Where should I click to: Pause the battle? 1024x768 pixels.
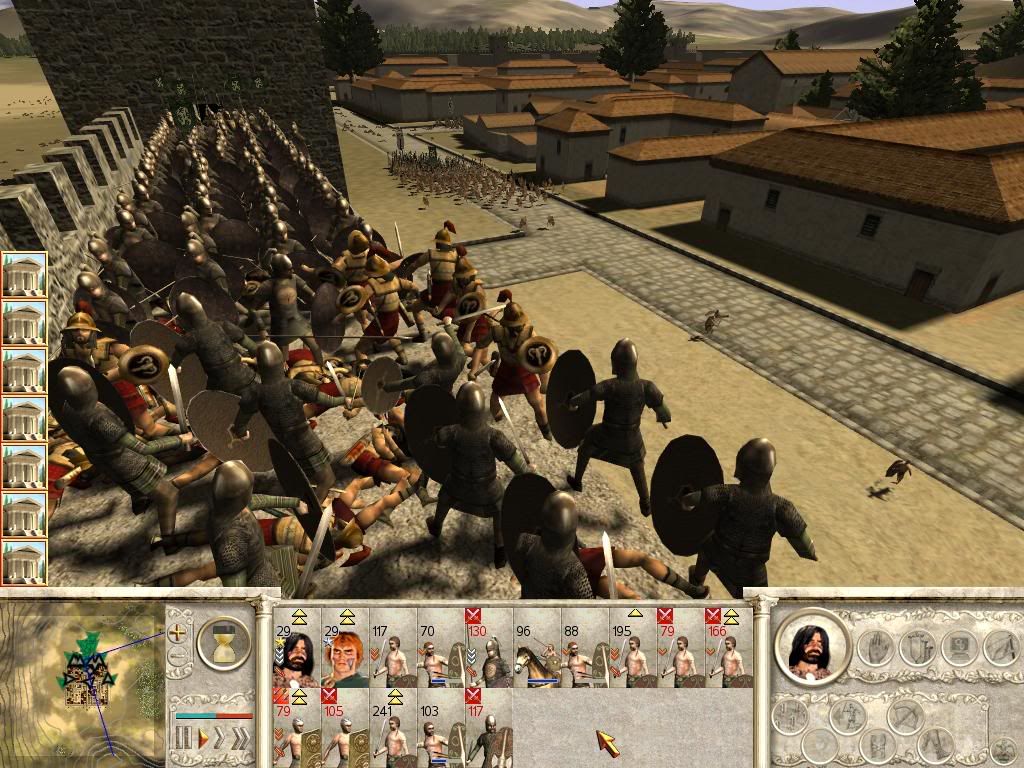pyautogui.click(x=183, y=739)
